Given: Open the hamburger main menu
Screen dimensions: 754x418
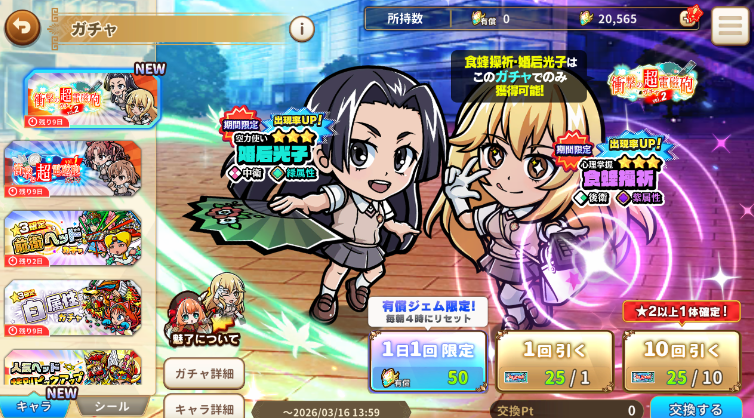Looking at the screenshot, I should tap(730, 26).
